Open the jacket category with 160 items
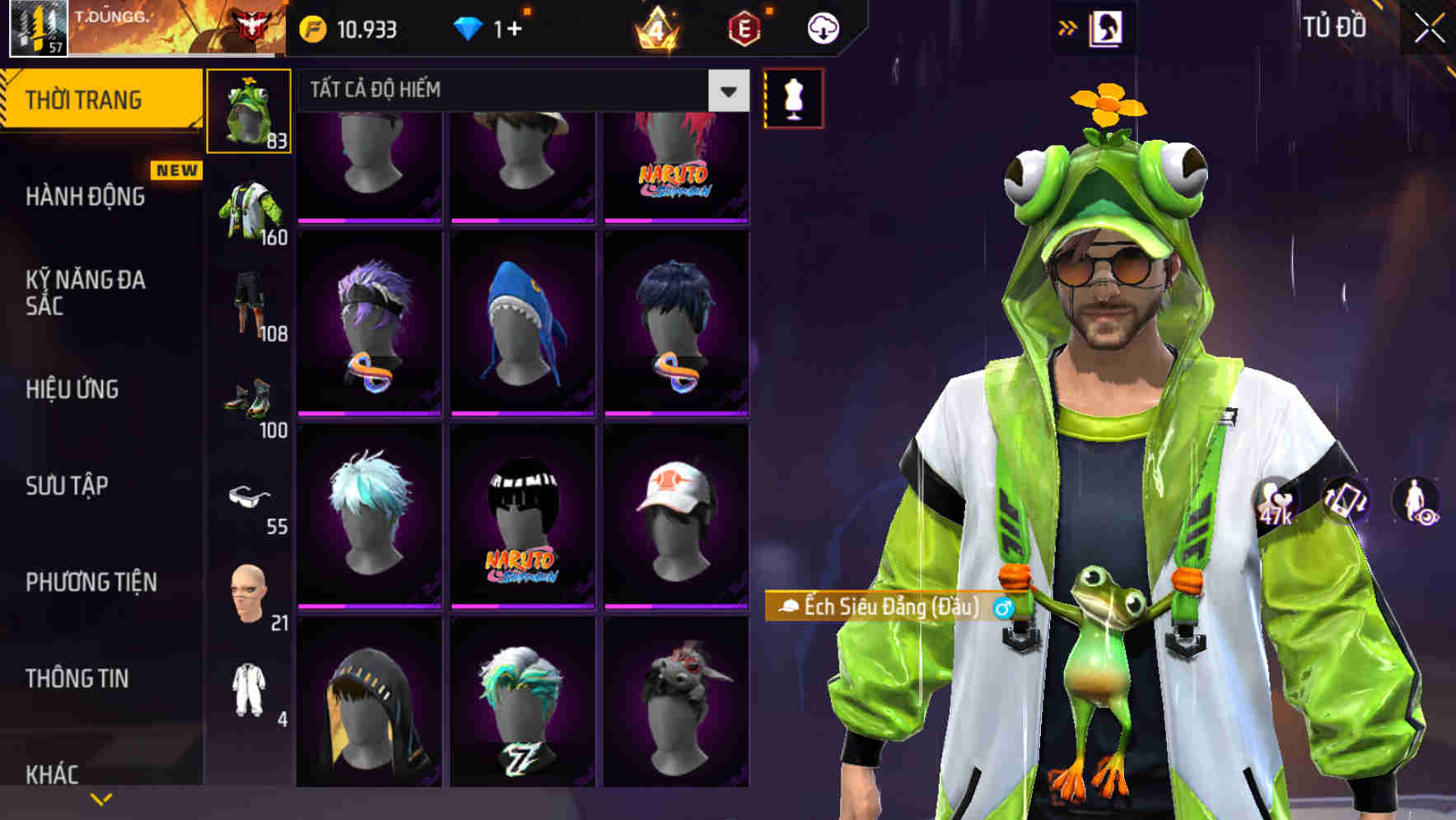This screenshot has height=820, width=1456. pos(249,206)
